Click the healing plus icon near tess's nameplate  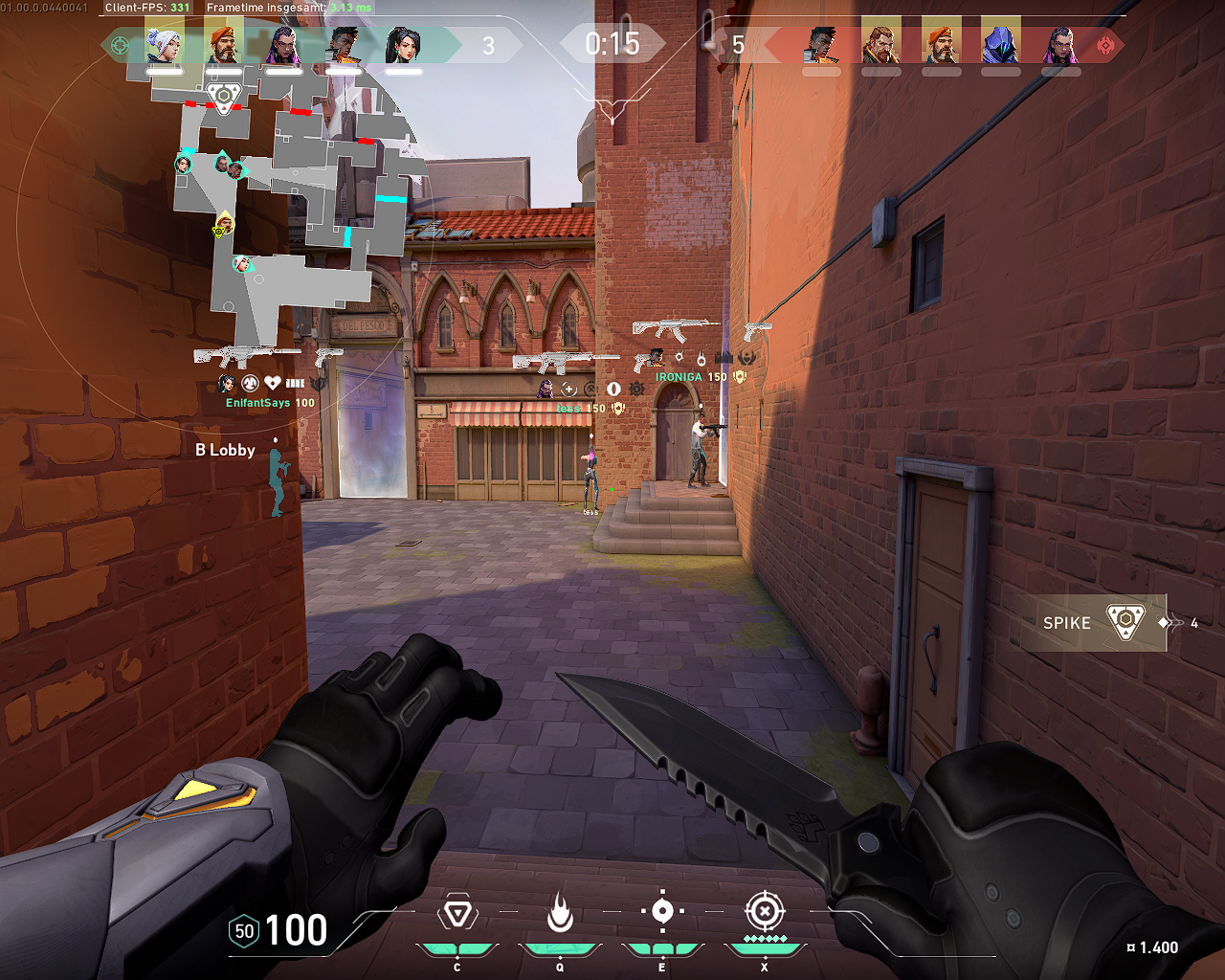[568, 390]
